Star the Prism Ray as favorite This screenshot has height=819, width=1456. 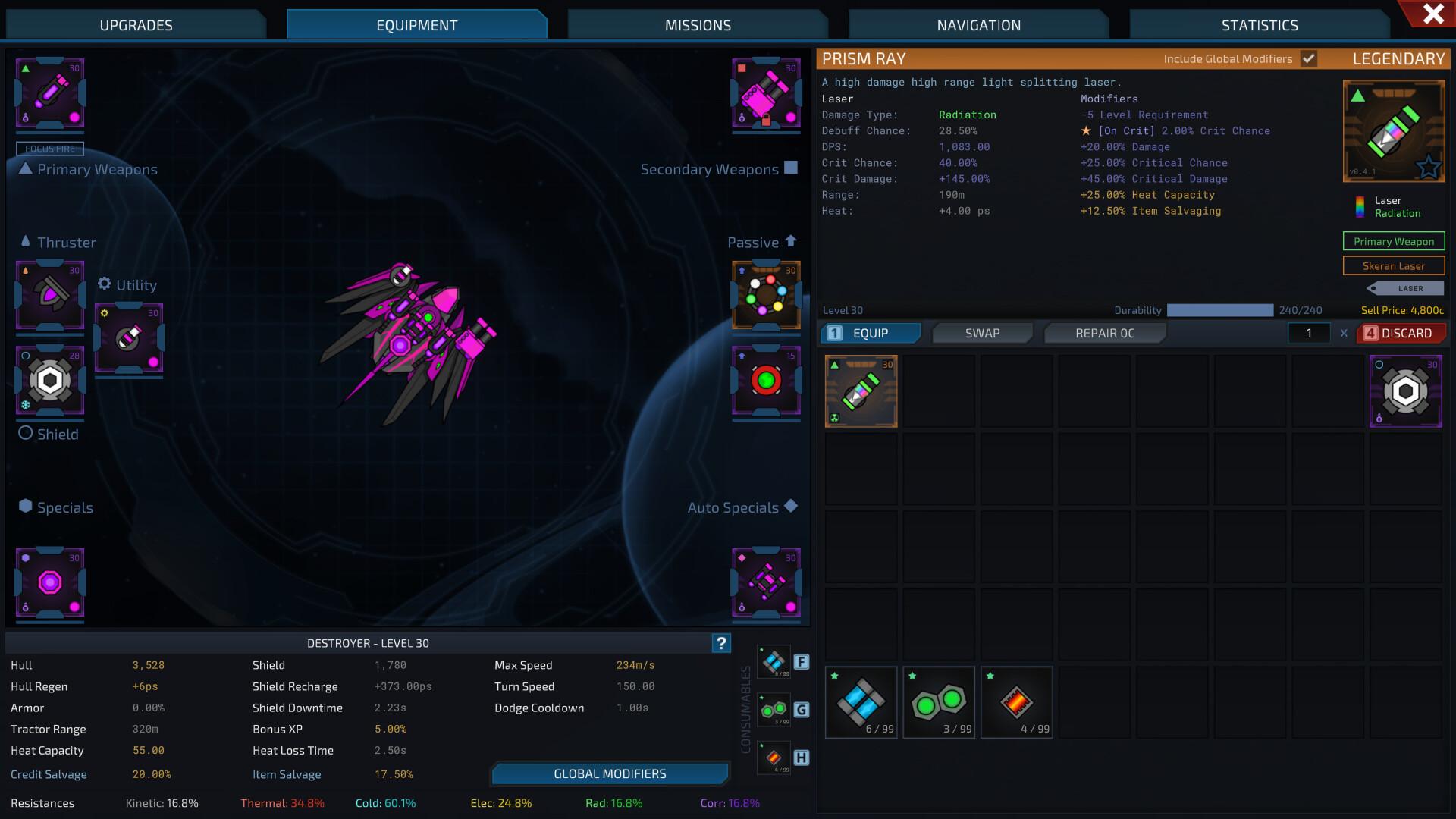point(1429,168)
